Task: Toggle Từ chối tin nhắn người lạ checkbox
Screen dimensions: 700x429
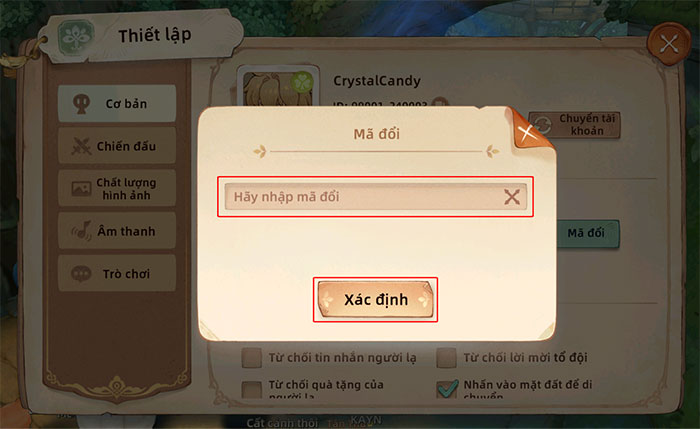Action: click(x=252, y=357)
